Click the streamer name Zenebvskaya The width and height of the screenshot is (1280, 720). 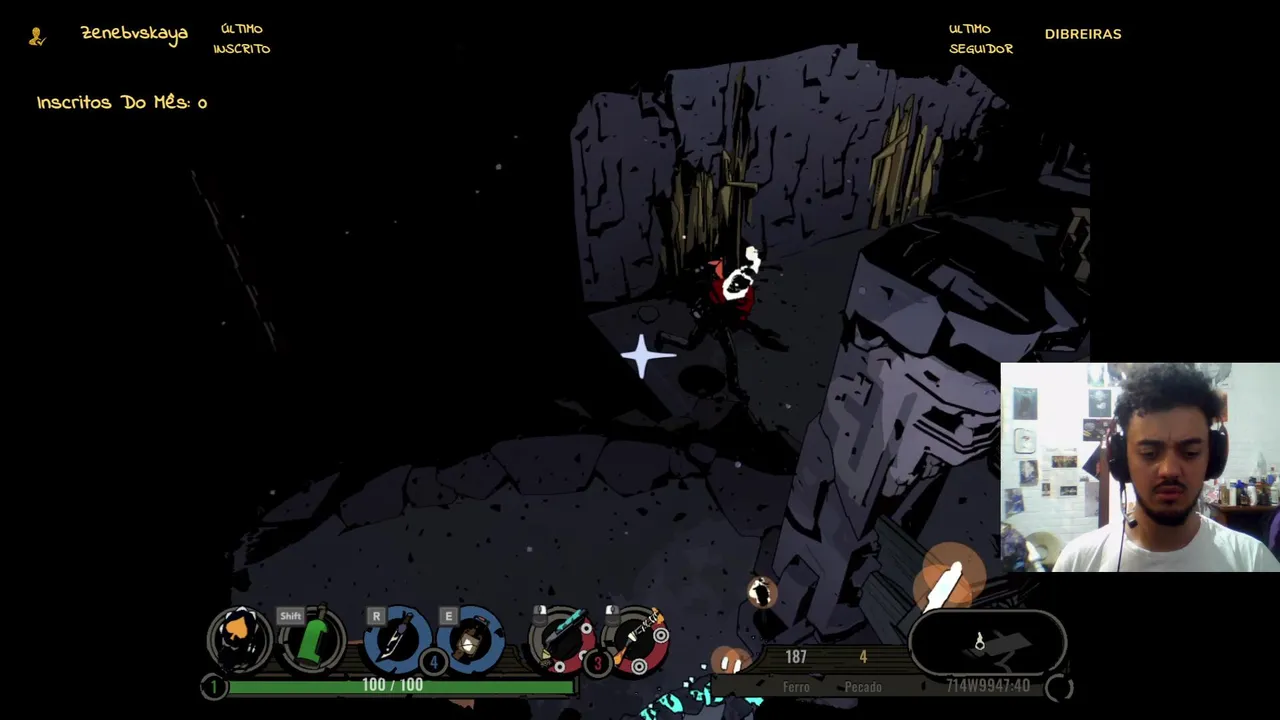point(134,34)
